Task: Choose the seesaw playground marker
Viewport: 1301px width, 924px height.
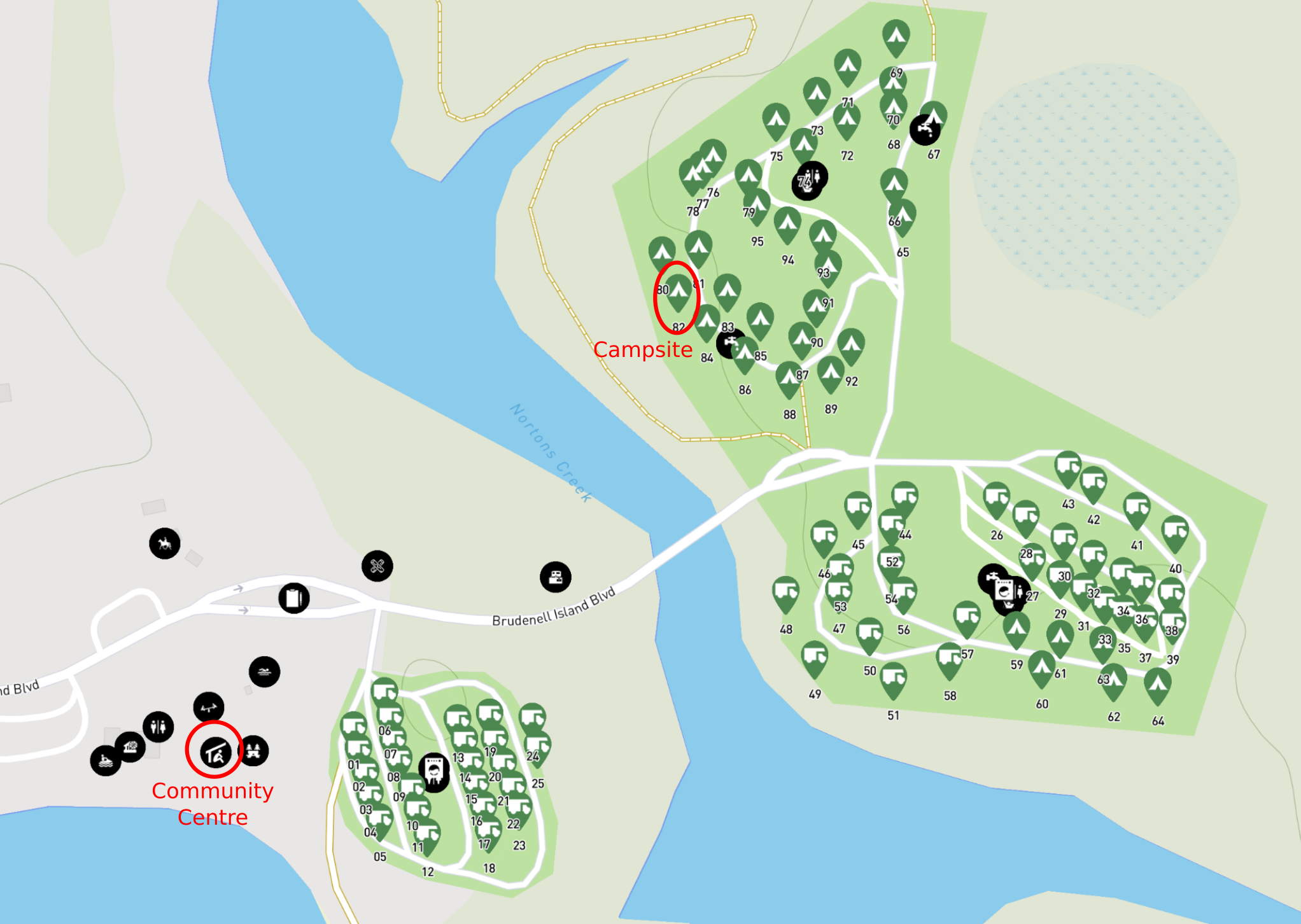Action: coord(209,708)
